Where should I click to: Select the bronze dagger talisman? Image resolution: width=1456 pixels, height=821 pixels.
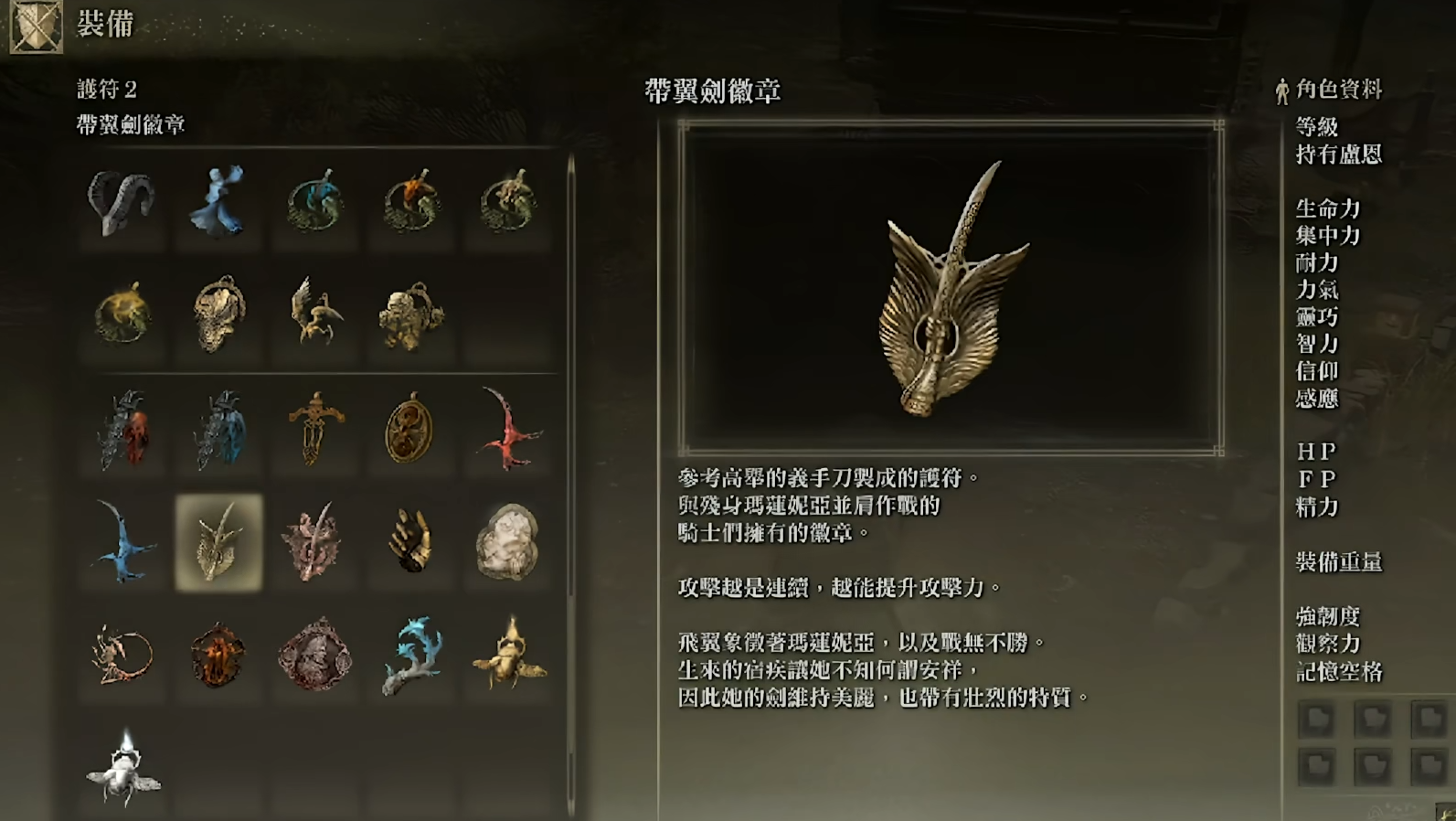[x=315, y=428]
